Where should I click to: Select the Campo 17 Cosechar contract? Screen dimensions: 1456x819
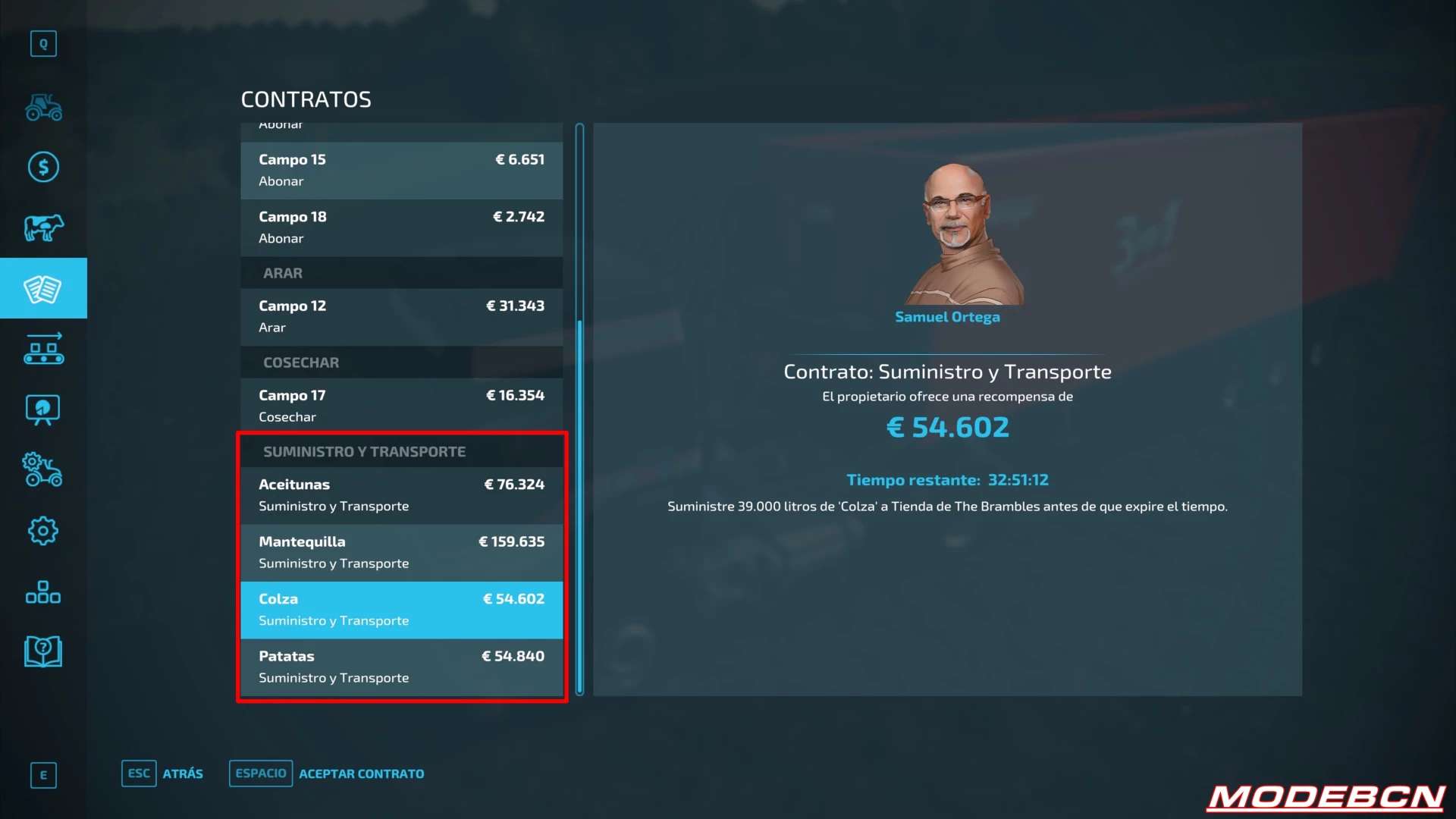click(401, 406)
